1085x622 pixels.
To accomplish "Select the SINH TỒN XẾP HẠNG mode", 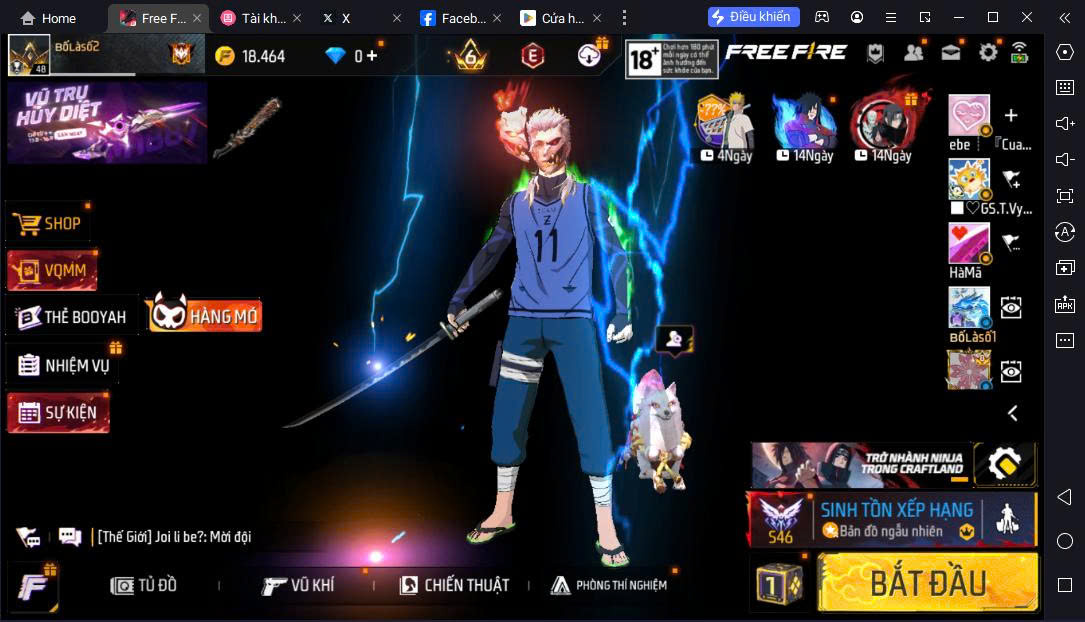I will pyautogui.click(x=892, y=519).
